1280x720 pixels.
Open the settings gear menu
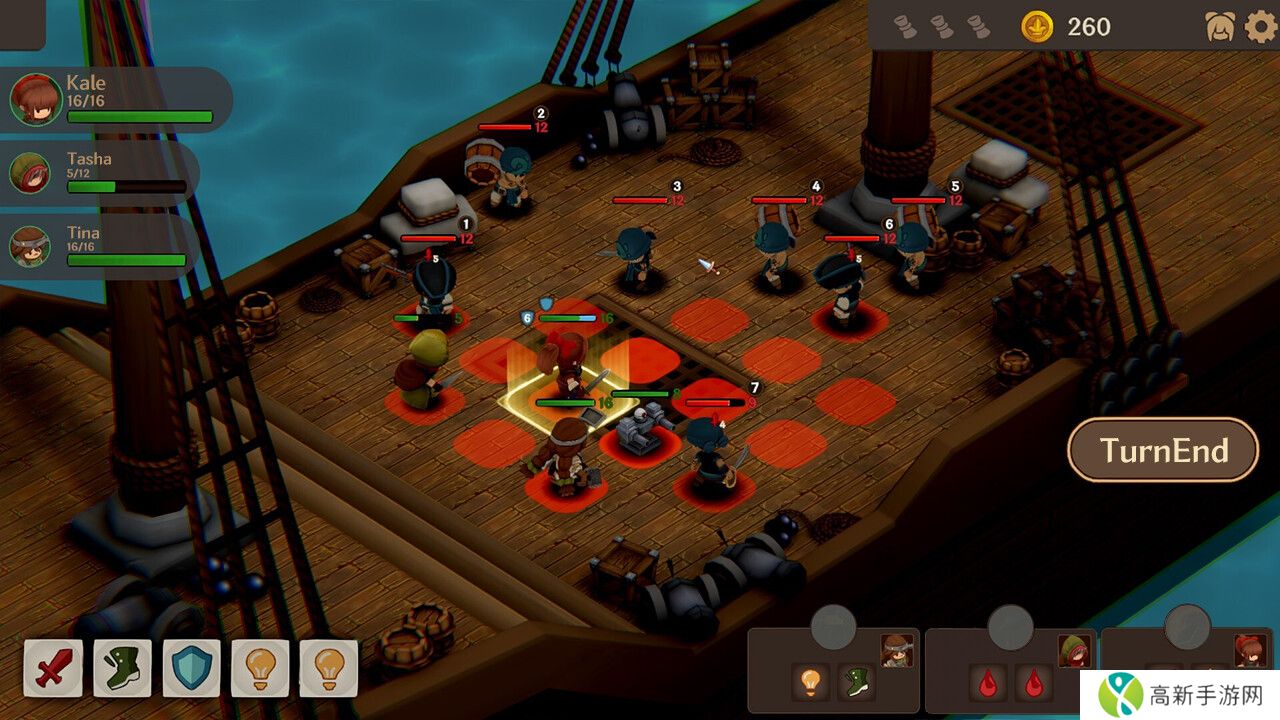[x=1260, y=27]
